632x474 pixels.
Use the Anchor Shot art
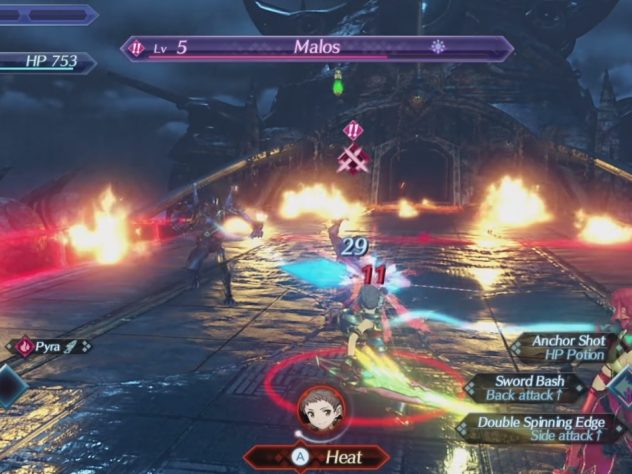[x=566, y=349]
